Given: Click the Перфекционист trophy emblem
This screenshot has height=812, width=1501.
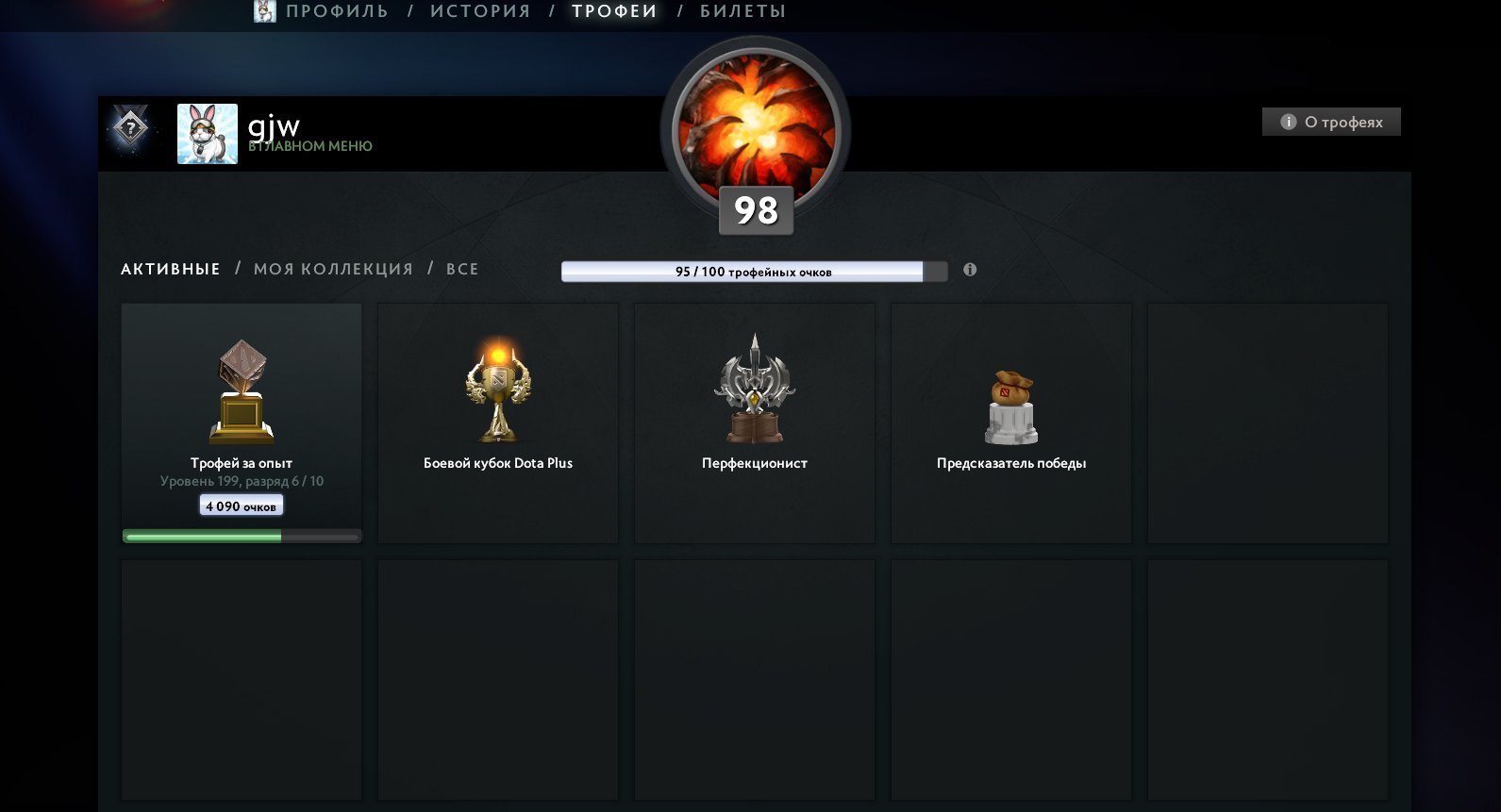Looking at the screenshot, I should coord(755,387).
